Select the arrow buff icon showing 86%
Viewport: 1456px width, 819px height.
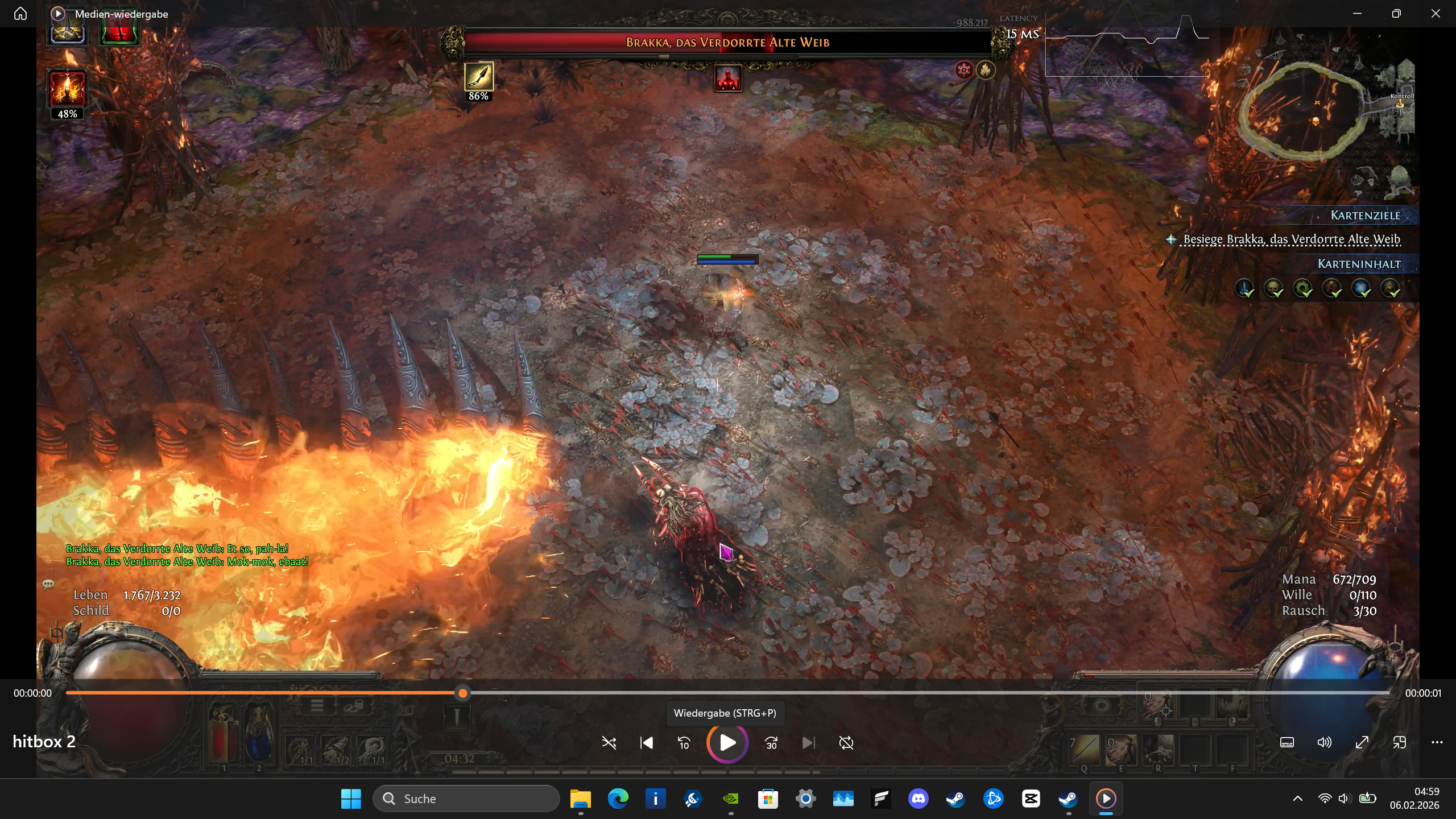[x=478, y=77]
